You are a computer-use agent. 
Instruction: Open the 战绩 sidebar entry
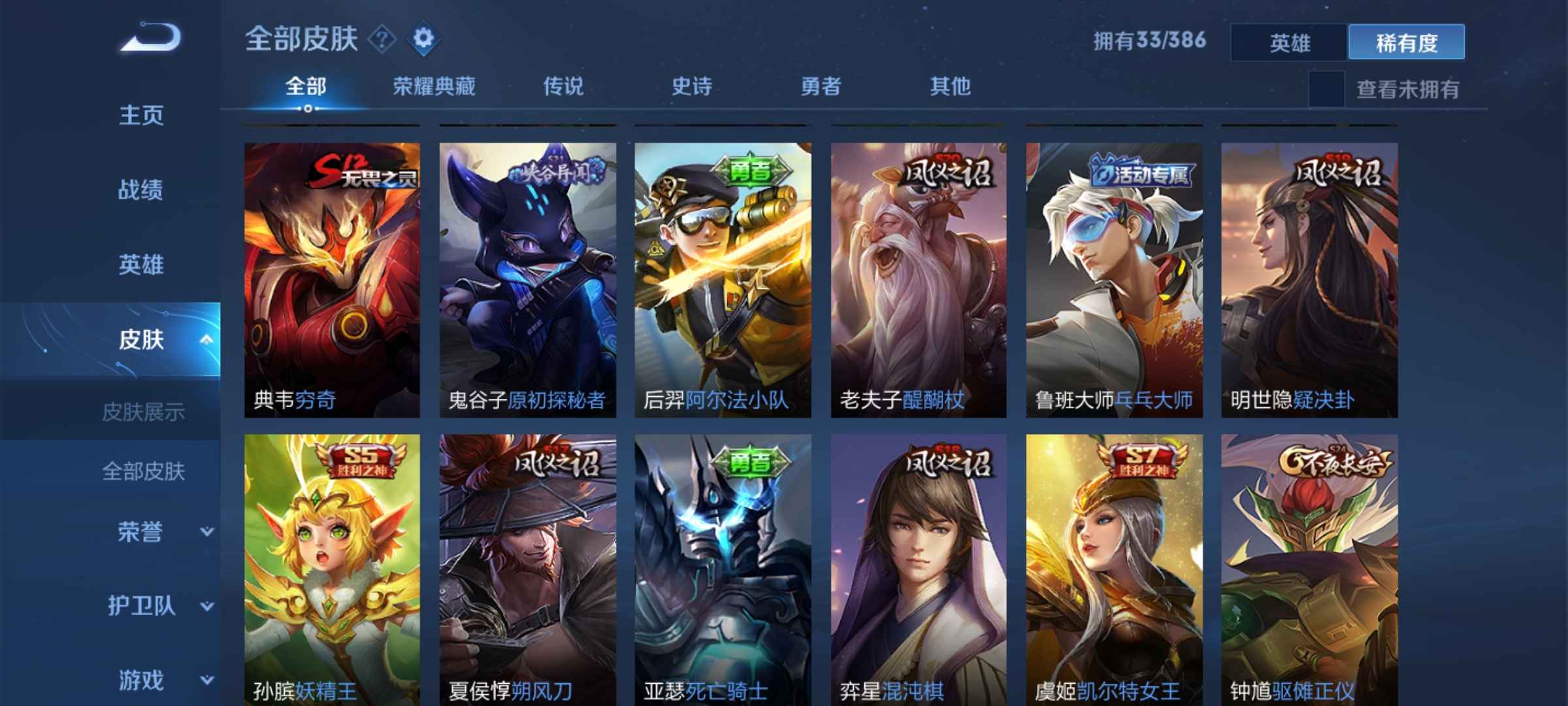[x=142, y=190]
